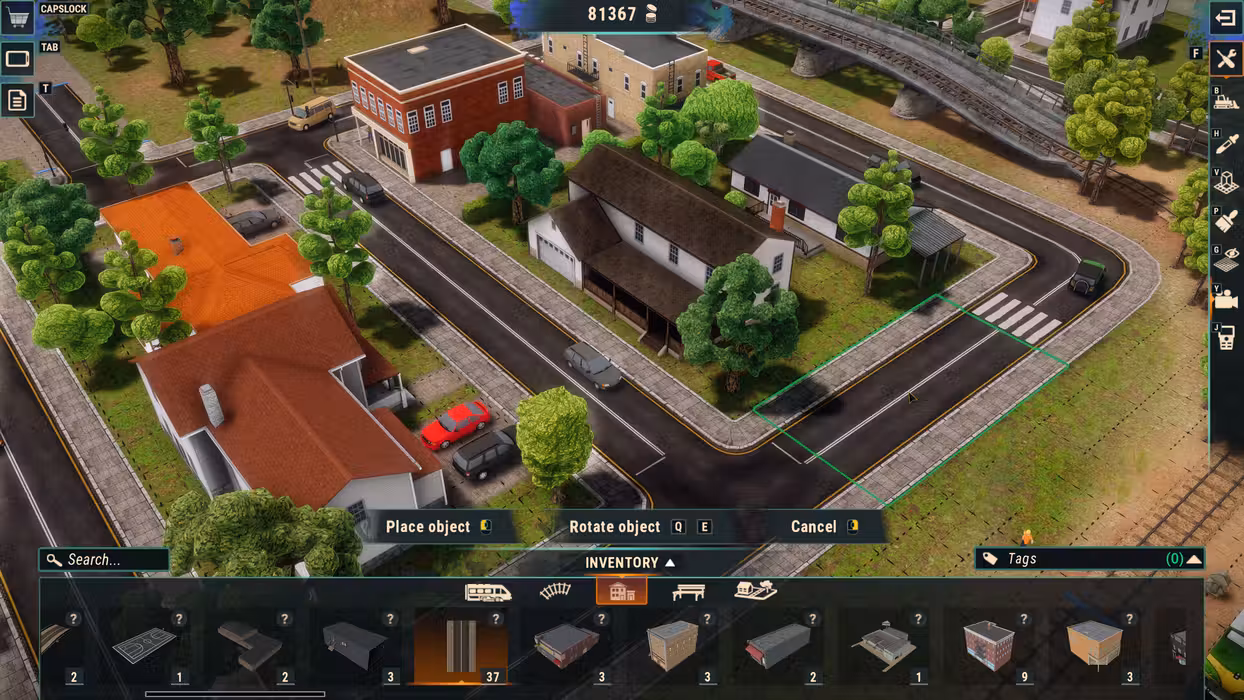Switch to the railway tracks category tab

click(555, 592)
